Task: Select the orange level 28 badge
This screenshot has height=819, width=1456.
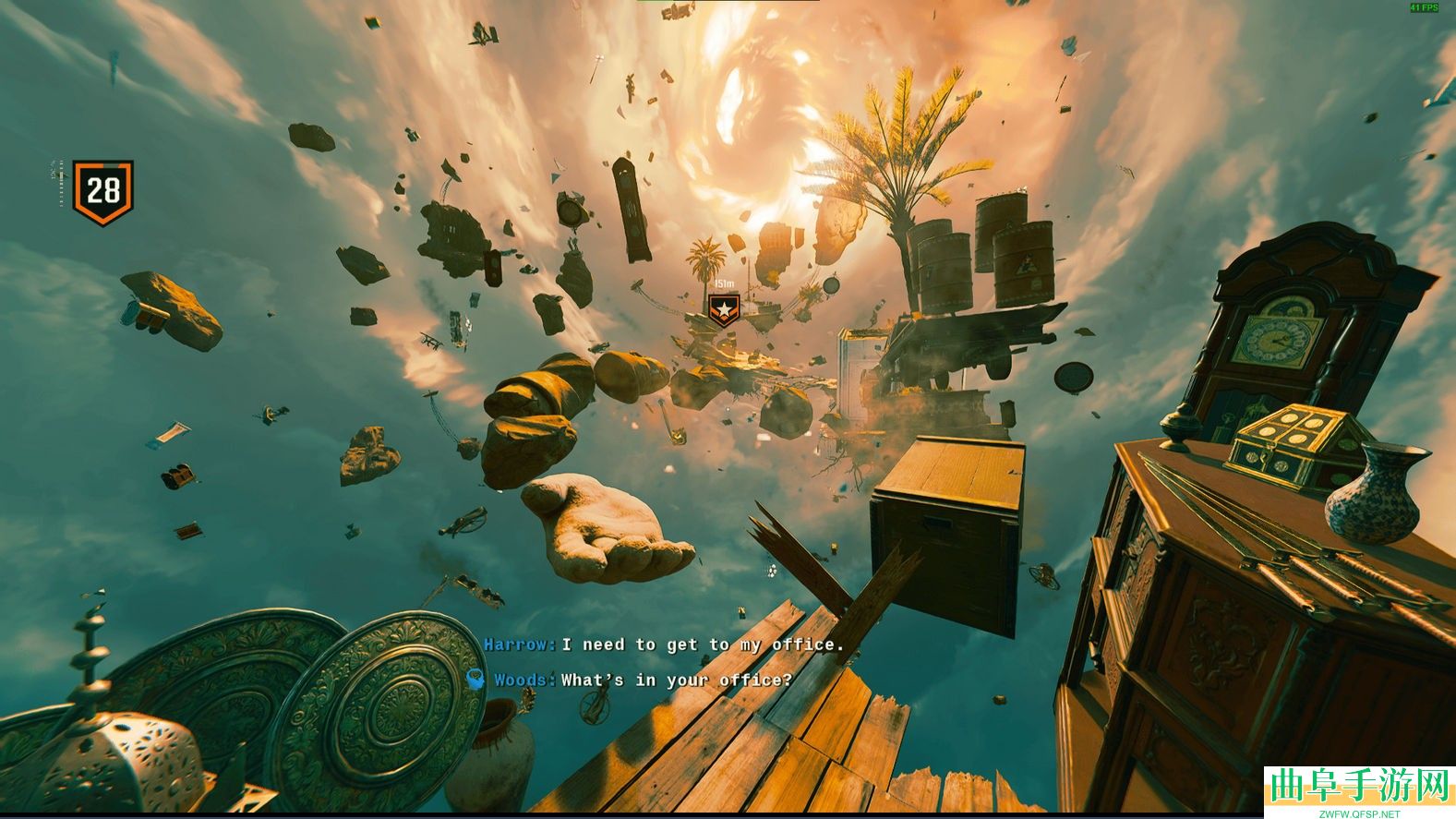Action: pyautogui.click(x=102, y=192)
